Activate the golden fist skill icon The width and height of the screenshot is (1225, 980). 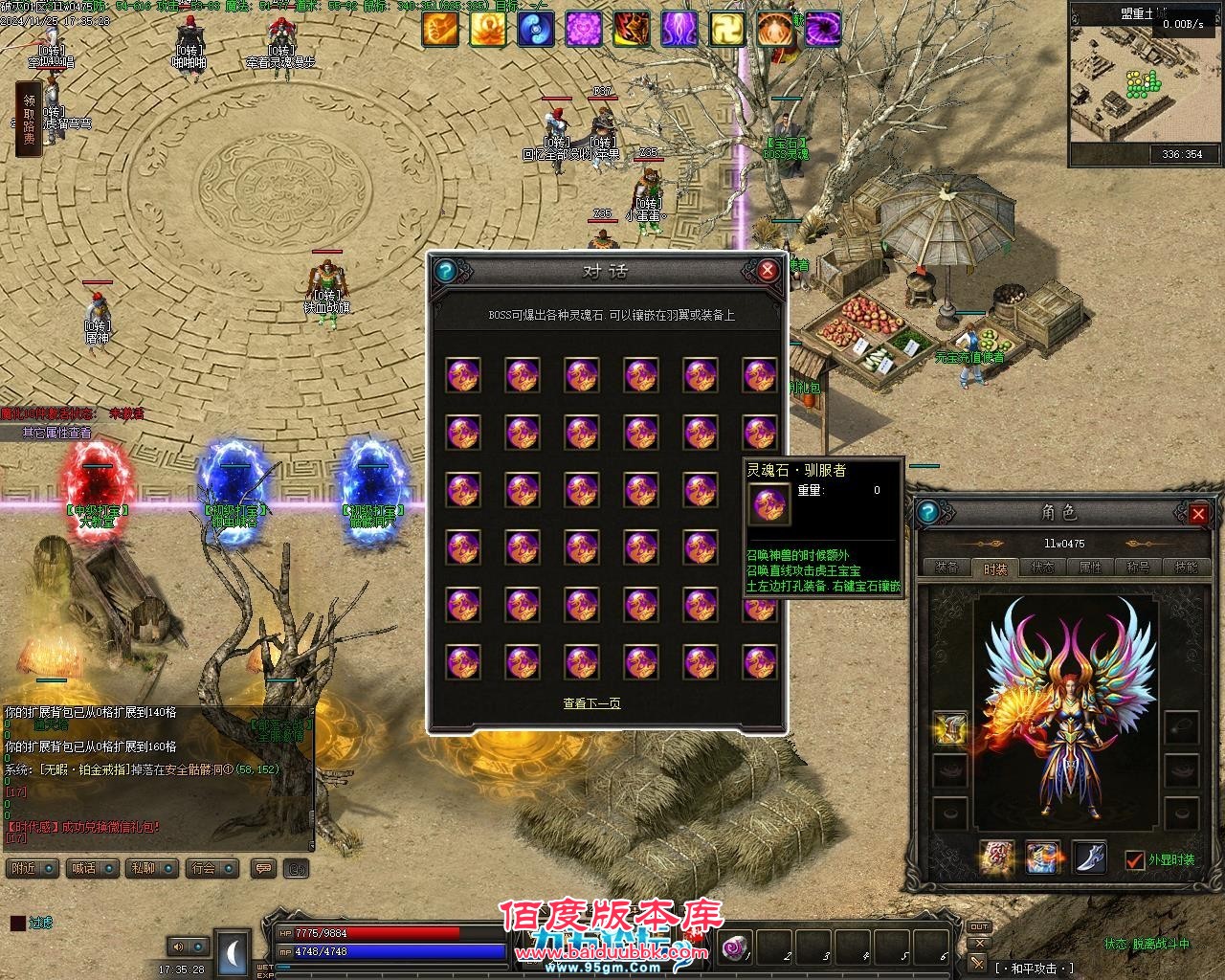[x=440, y=30]
